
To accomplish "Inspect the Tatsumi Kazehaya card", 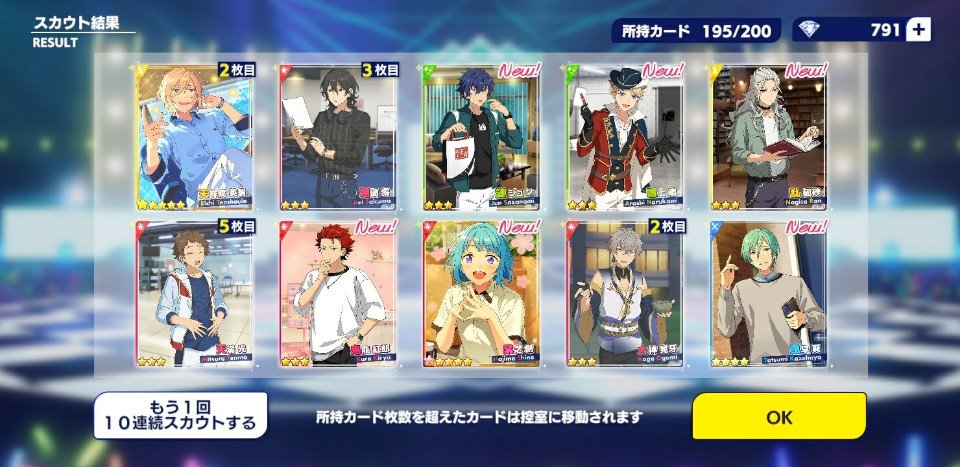I will tap(769, 293).
